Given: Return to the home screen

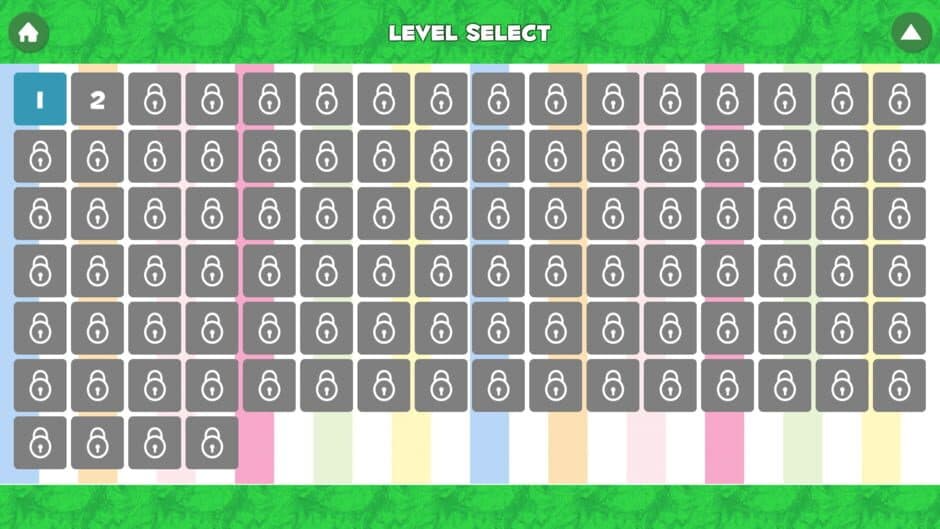Looking at the screenshot, I should point(28,32).
